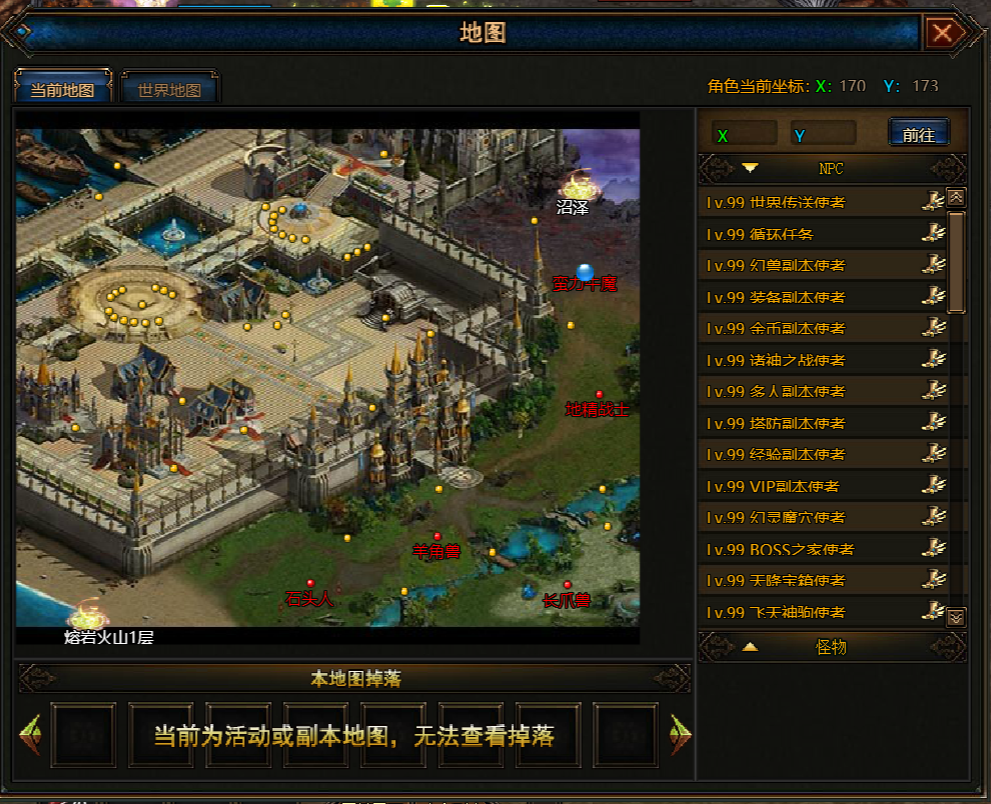This screenshot has height=804, width=991.
Task: Click the 沼泽 portal on the map
Action: tap(575, 188)
